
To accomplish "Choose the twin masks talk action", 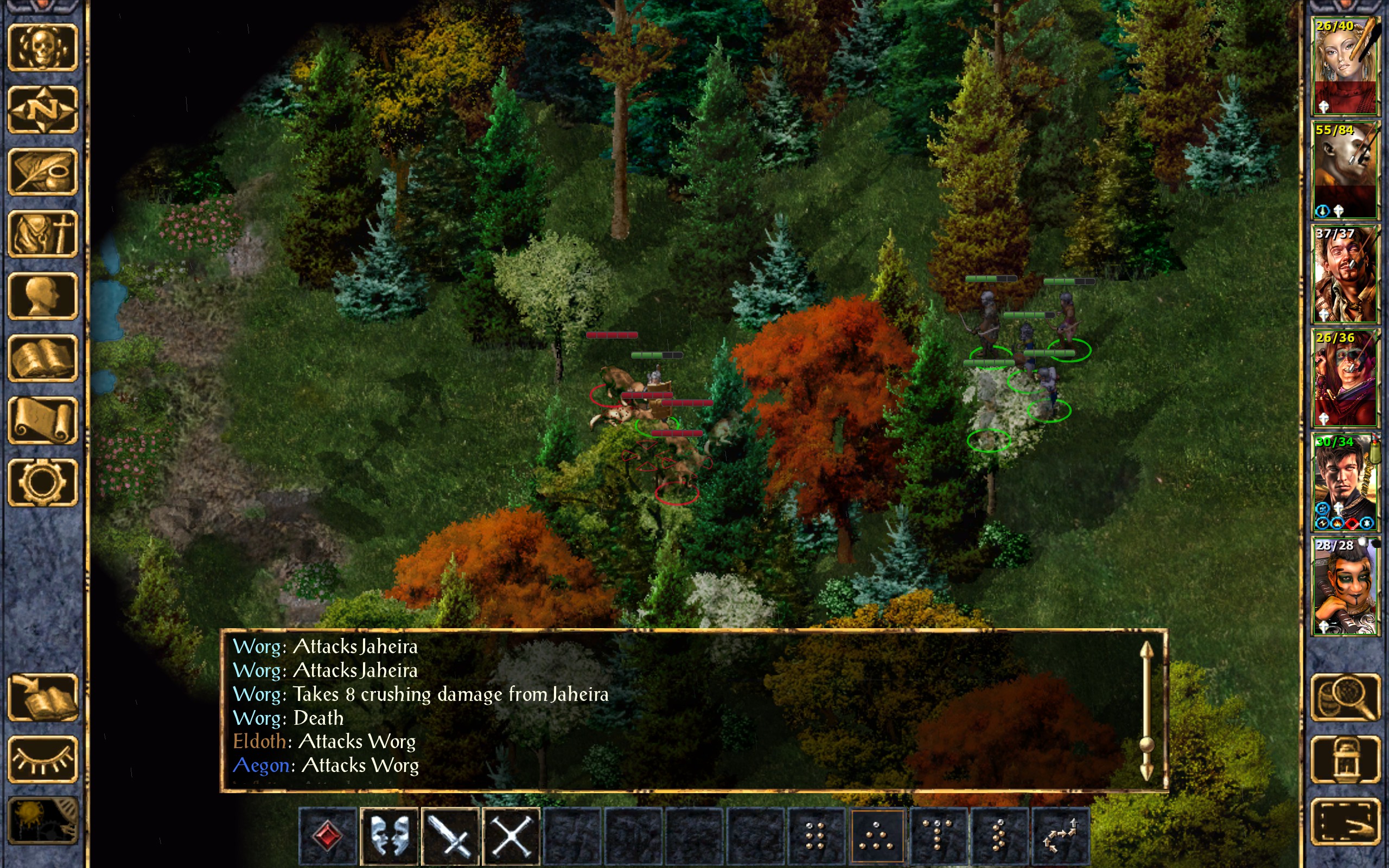I will (389, 835).
